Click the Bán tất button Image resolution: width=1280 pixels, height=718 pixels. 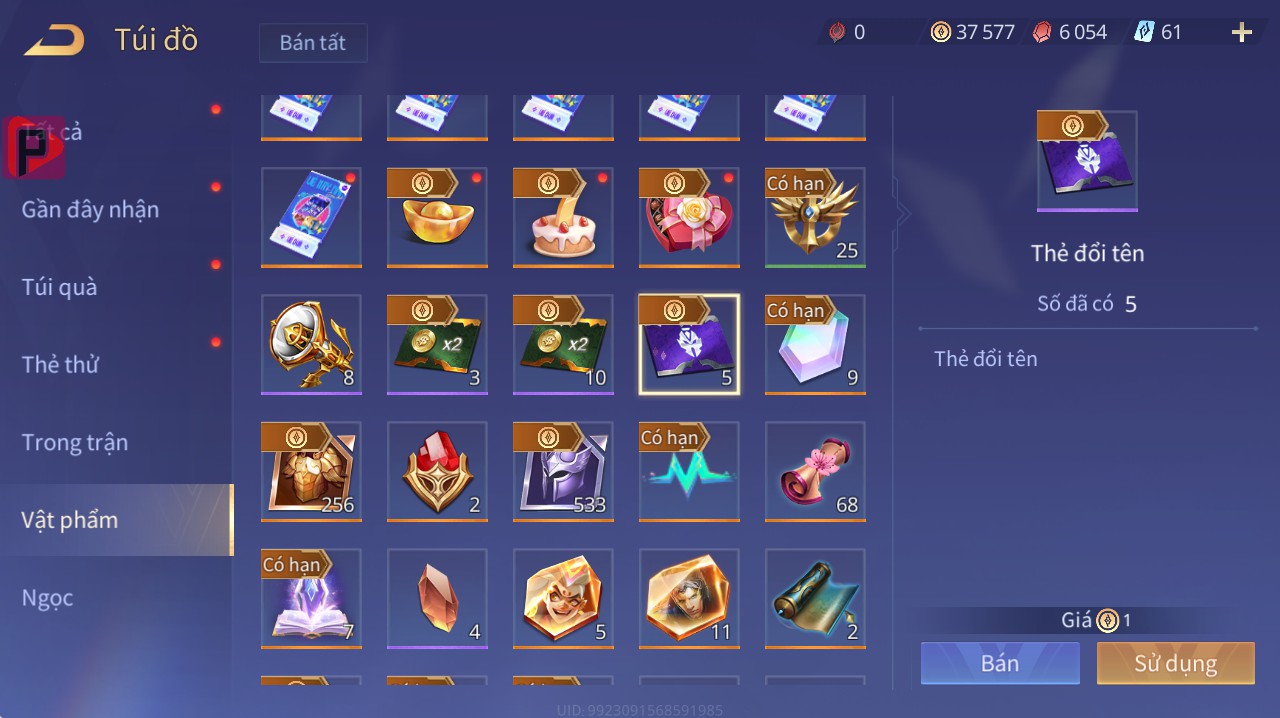pyautogui.click(x=313, y=43)
